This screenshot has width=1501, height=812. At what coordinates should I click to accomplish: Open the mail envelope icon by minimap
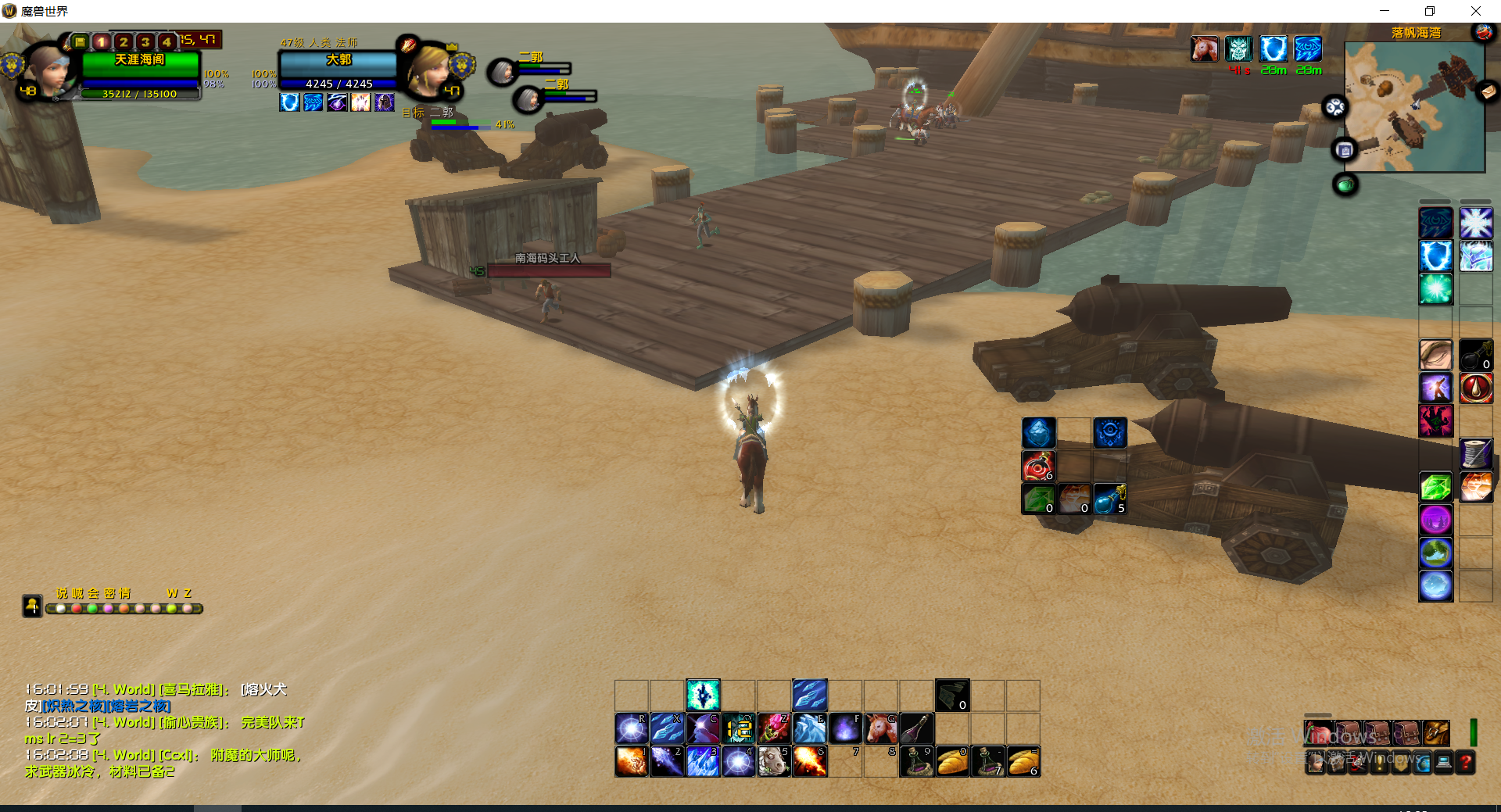tap(1487, 92)
